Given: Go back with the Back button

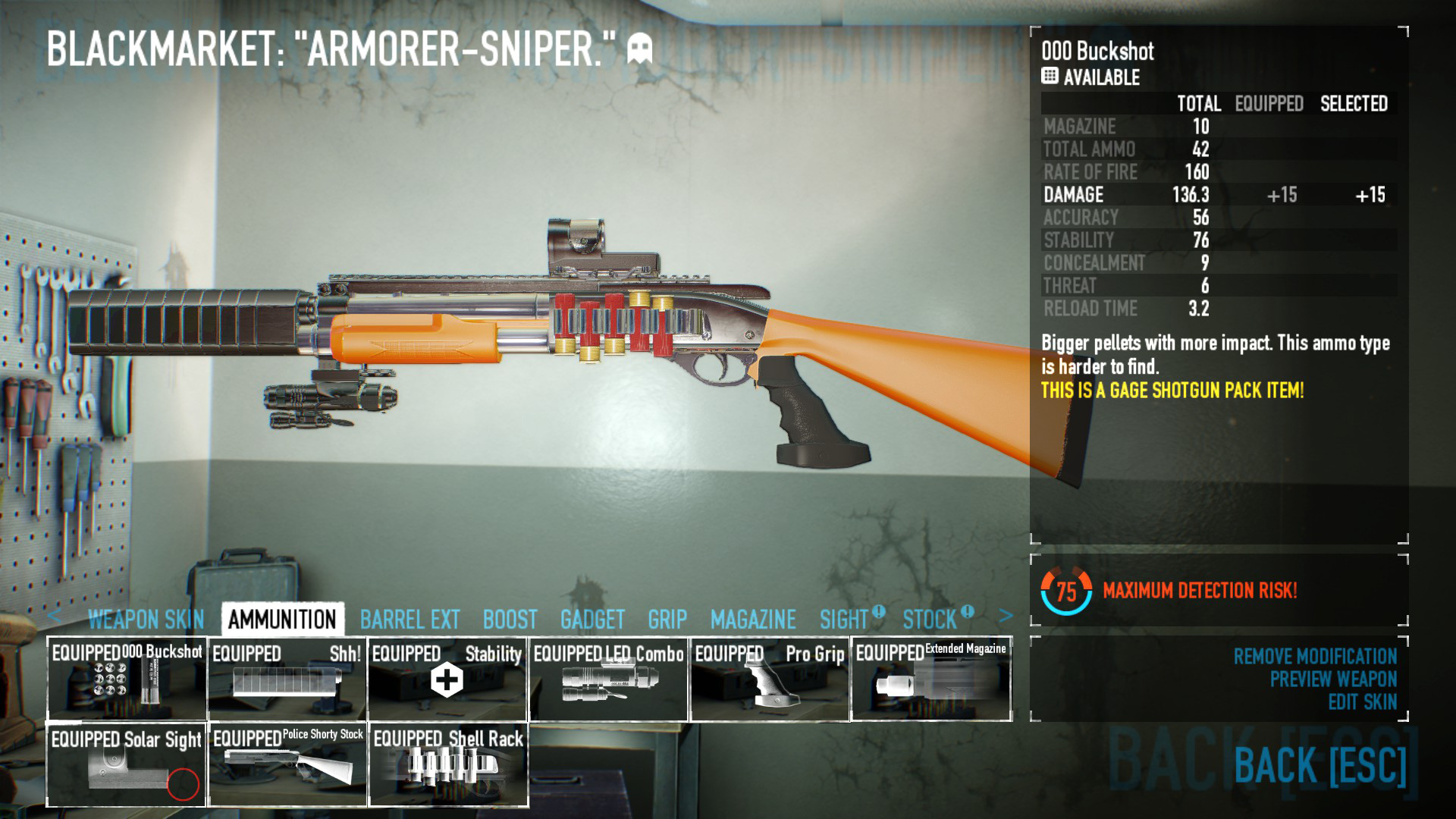Looking at the screenshot, I should [1319, 764].
